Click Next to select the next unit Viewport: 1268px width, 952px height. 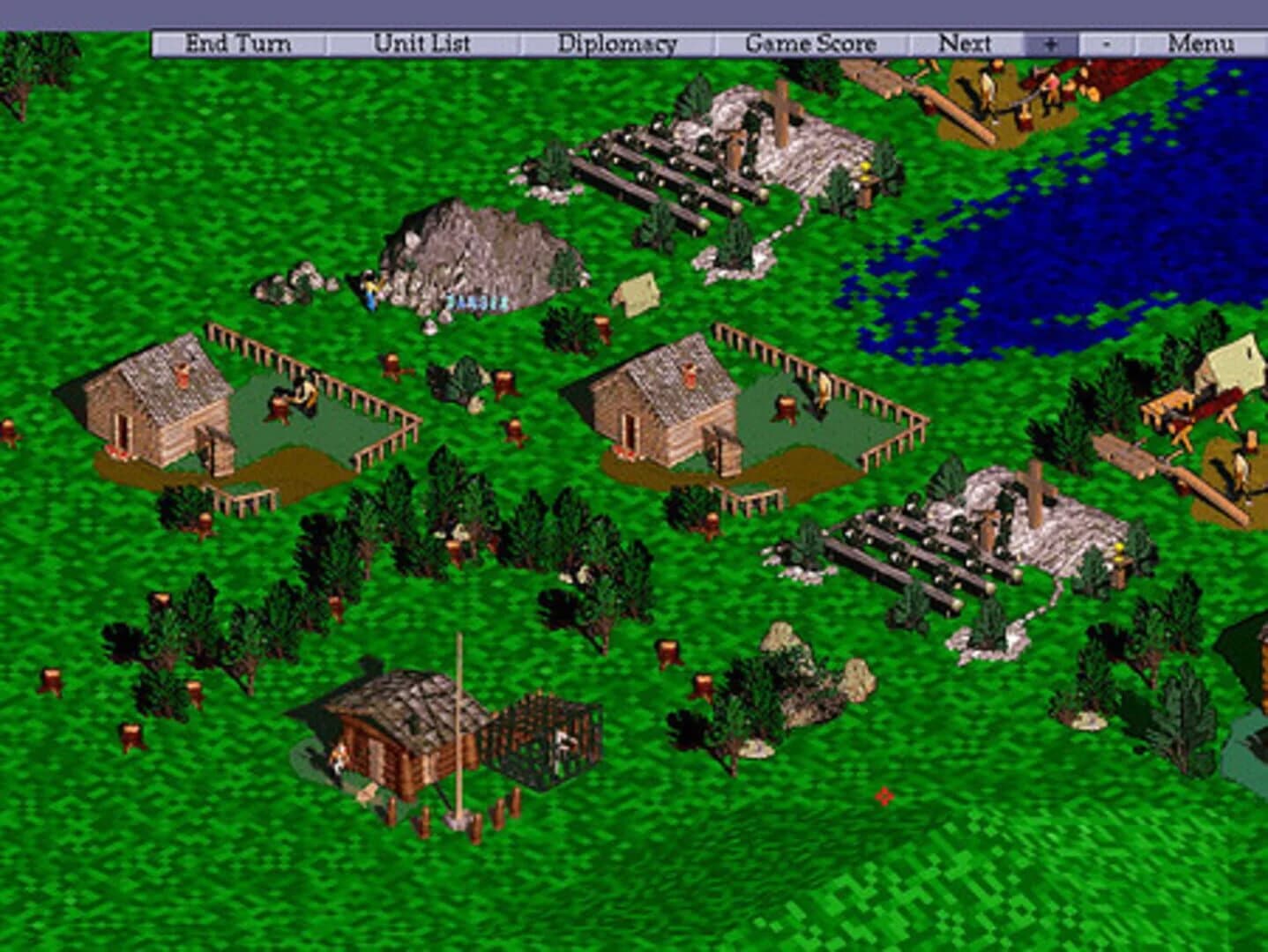tap(966, 41)
